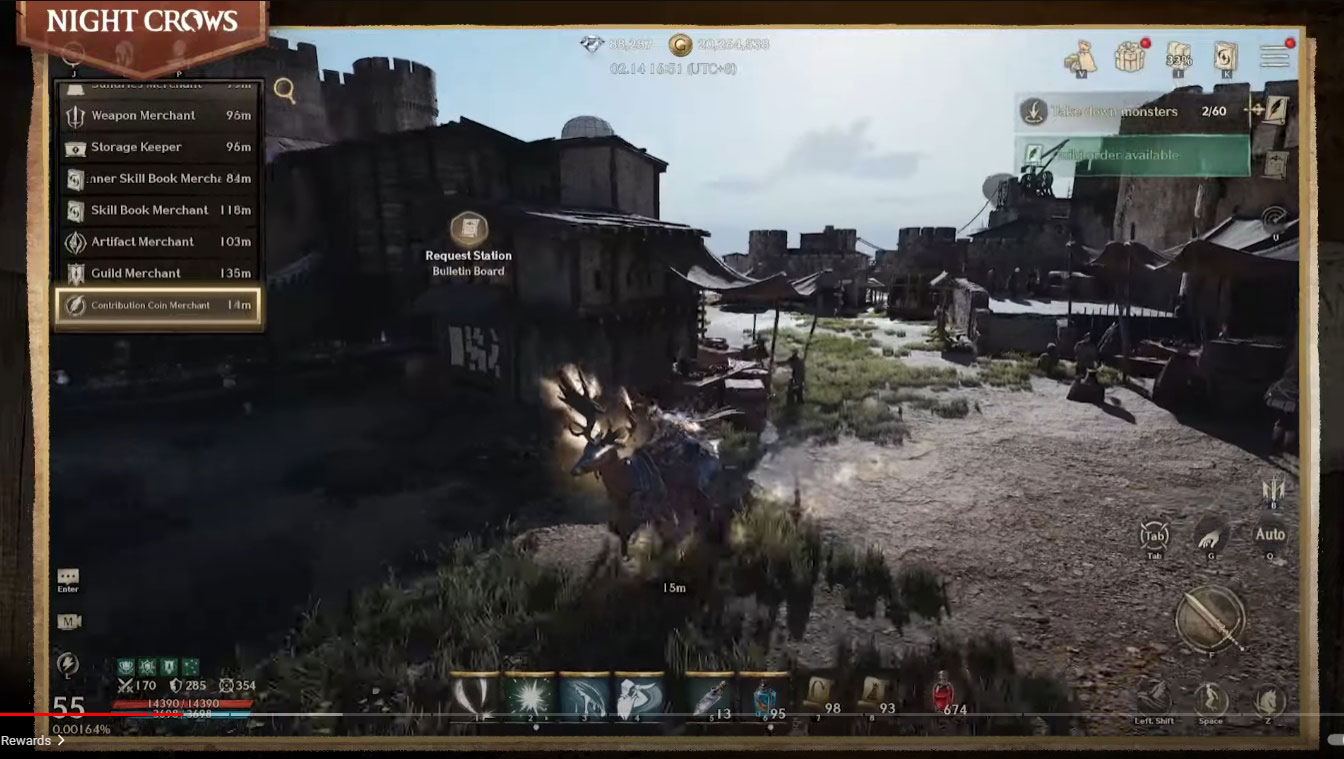Open the coin pouch shop icon
This screenshot has width=1344, height=759.
pyautogui.click(x=1080, y=58)
